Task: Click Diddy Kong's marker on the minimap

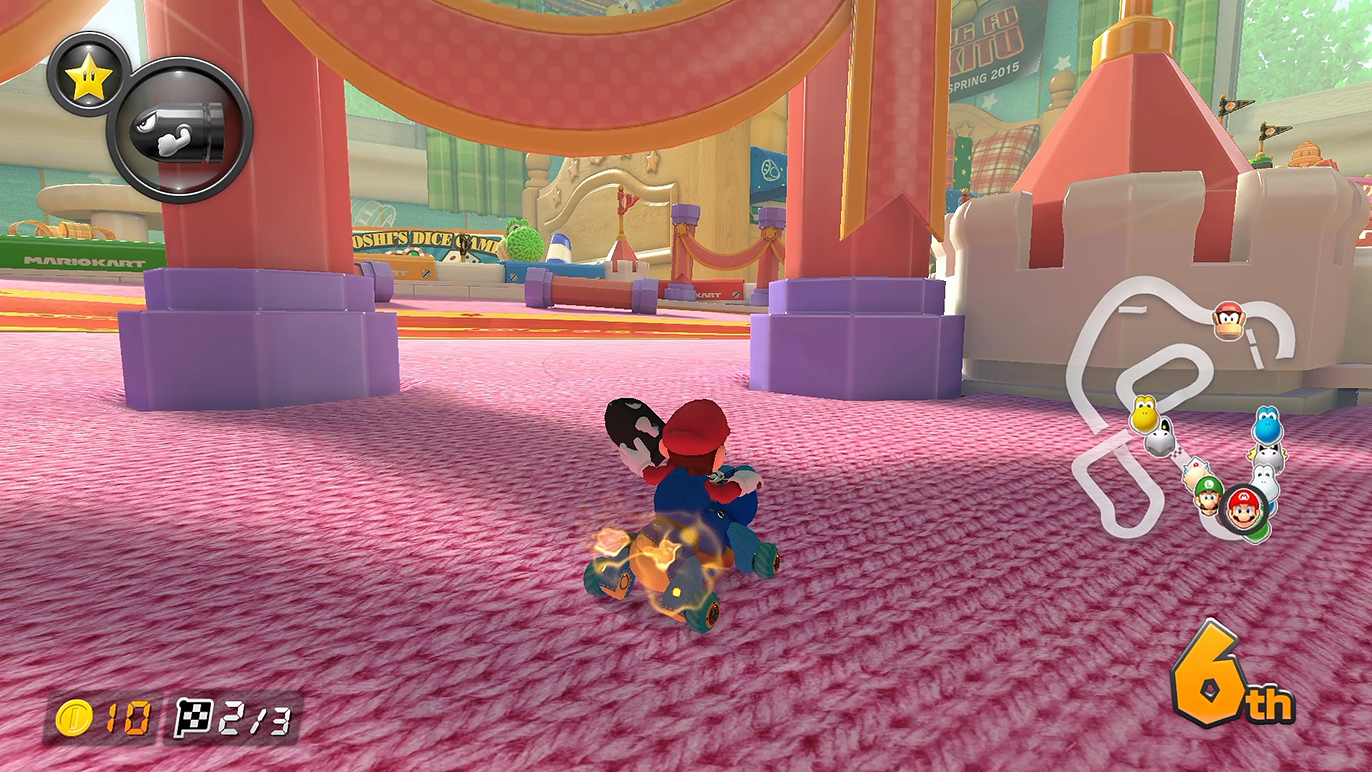Action: tap(1228, 320)
